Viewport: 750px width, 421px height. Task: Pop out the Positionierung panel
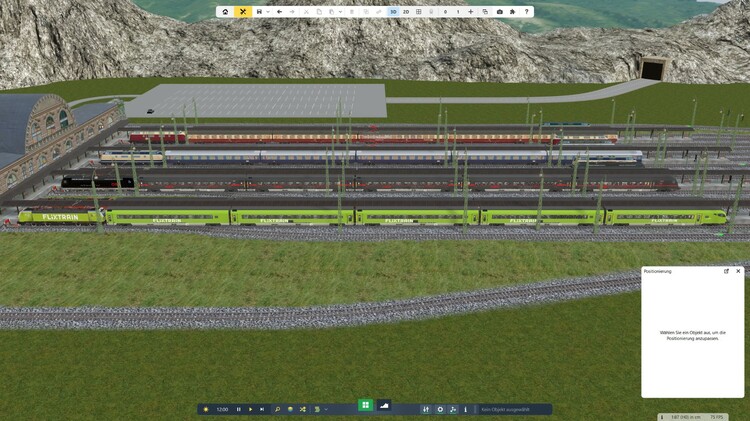click(x=727, y=271)
